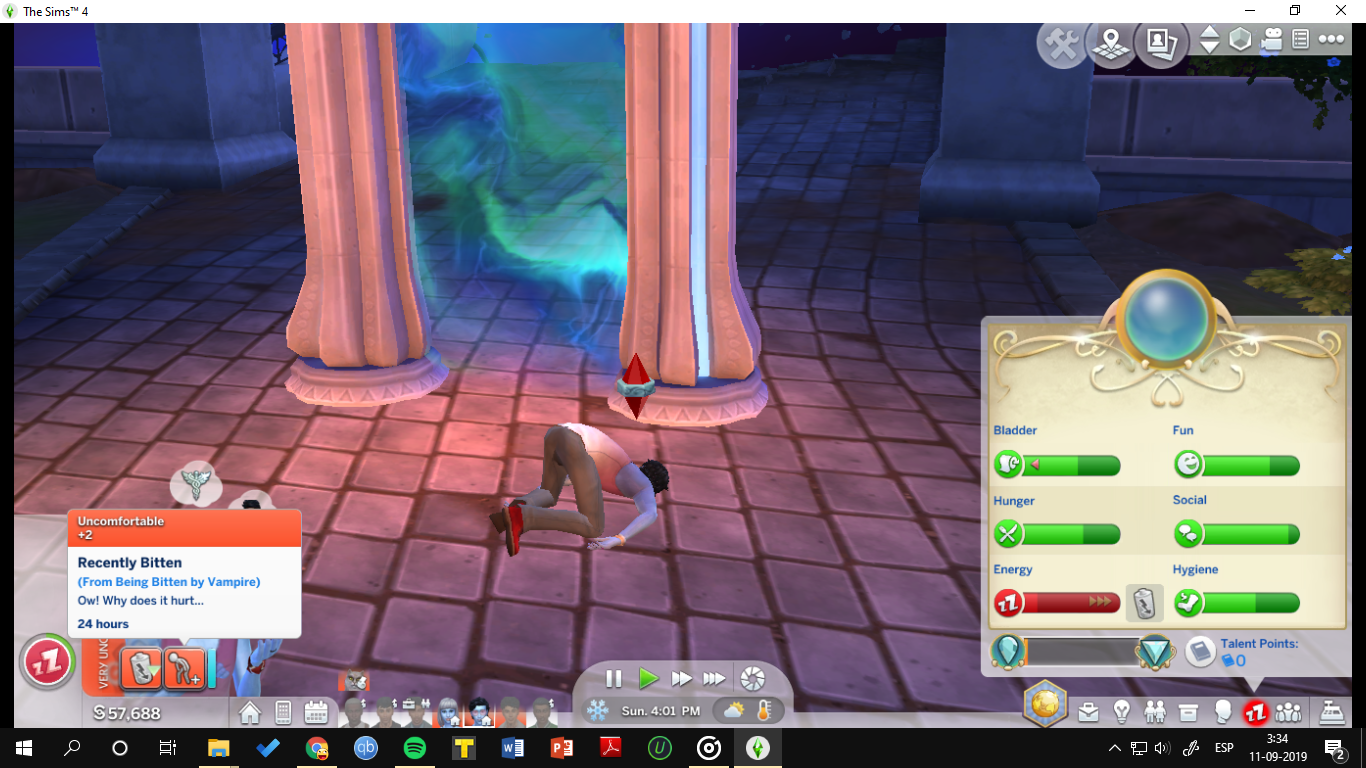
Task: Open the Aspirations lightbulb panel
Action: click(x=1122, y=710)
